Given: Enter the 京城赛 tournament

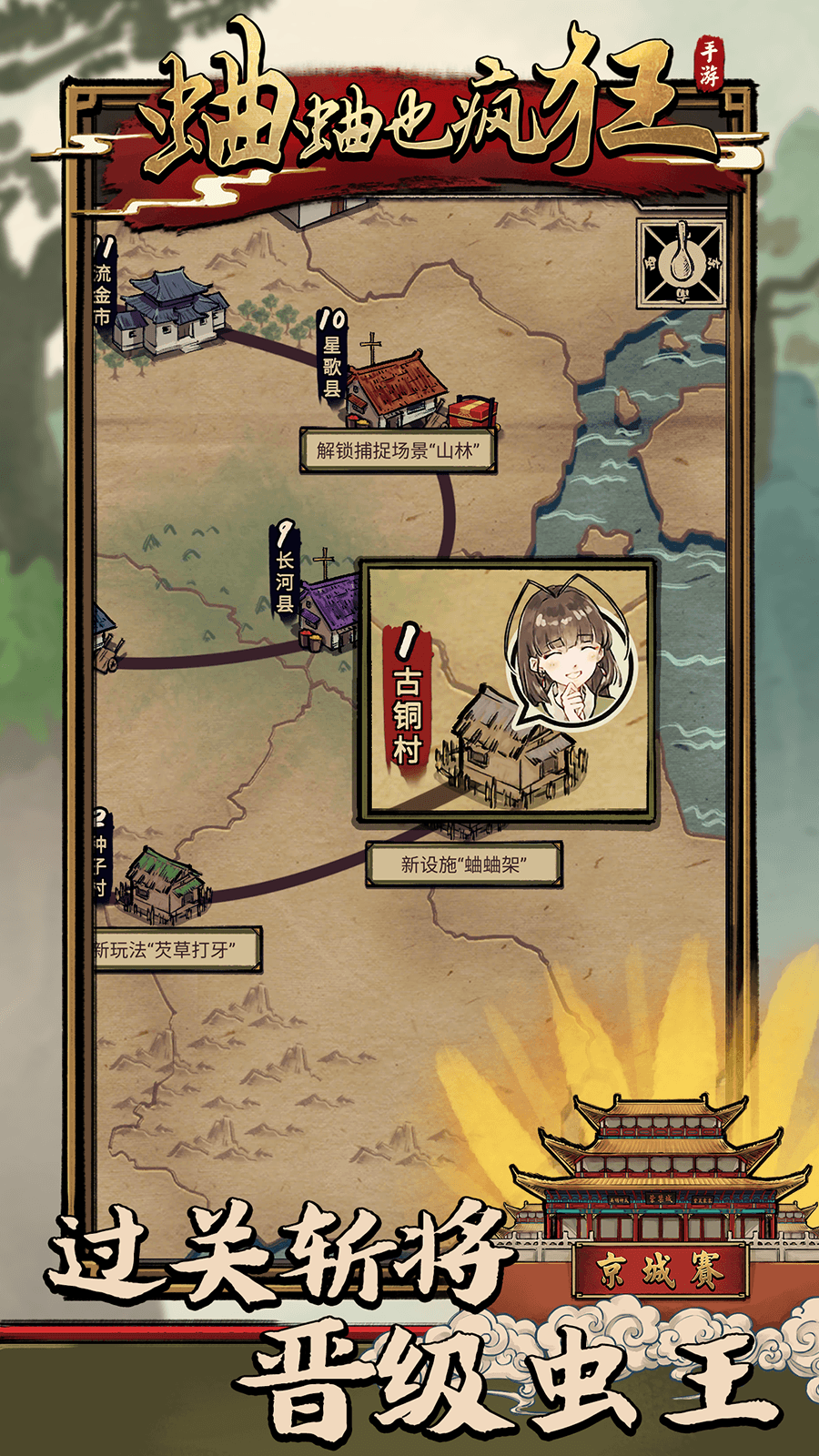Looking at the screenshot, I should tap(659, 1270).
